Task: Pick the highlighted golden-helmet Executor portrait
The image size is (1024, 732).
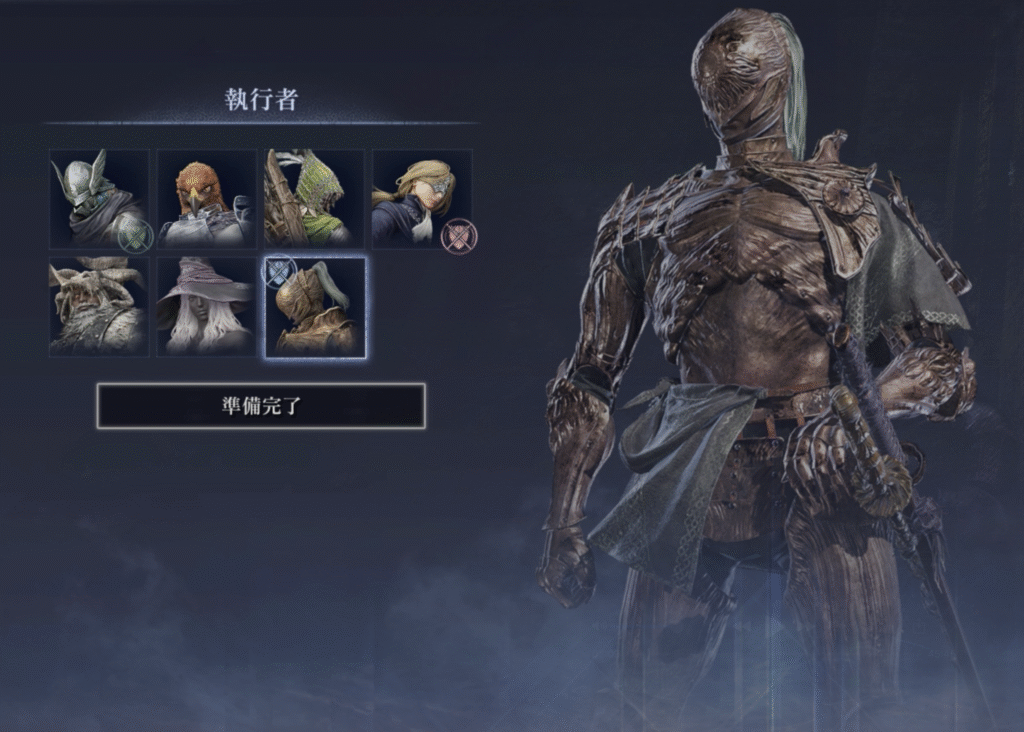Action: (315, 307)
